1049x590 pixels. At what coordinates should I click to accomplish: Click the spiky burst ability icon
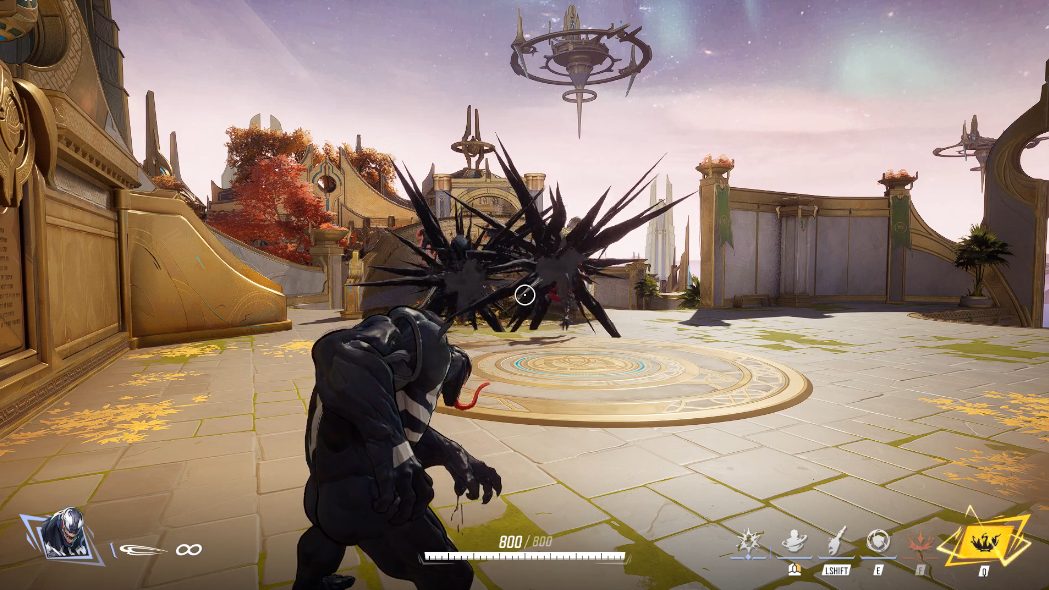point(749,541)
